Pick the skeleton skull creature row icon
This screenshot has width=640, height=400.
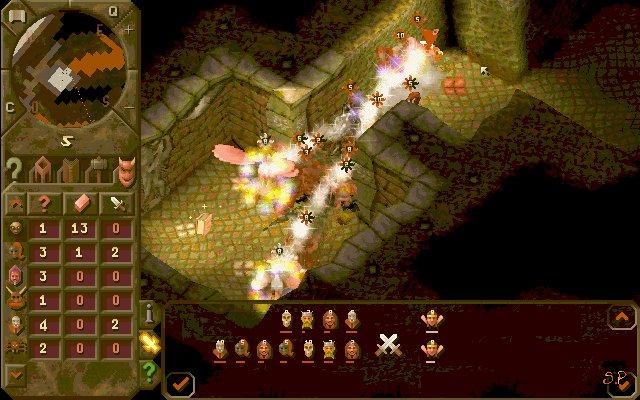point(14,325)
